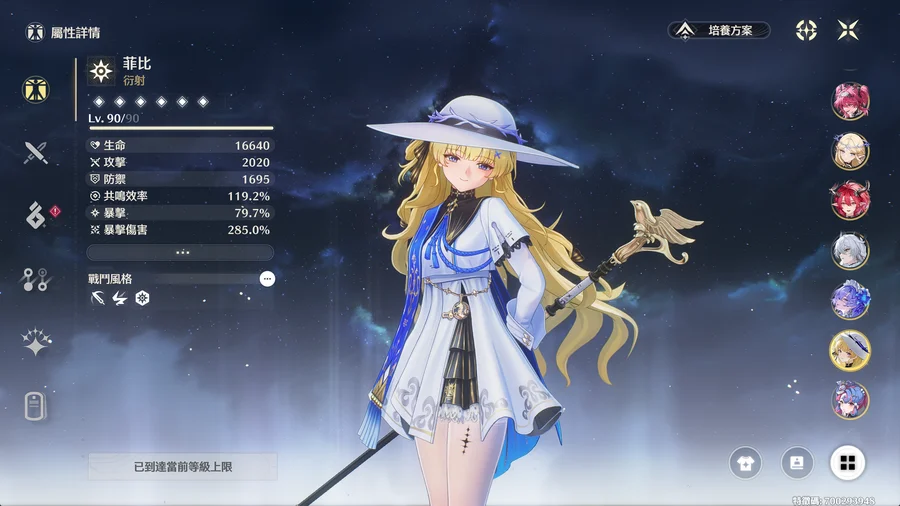
Task: Open the bottom card icon sidebar tab
Action: (x=36, y=406)
